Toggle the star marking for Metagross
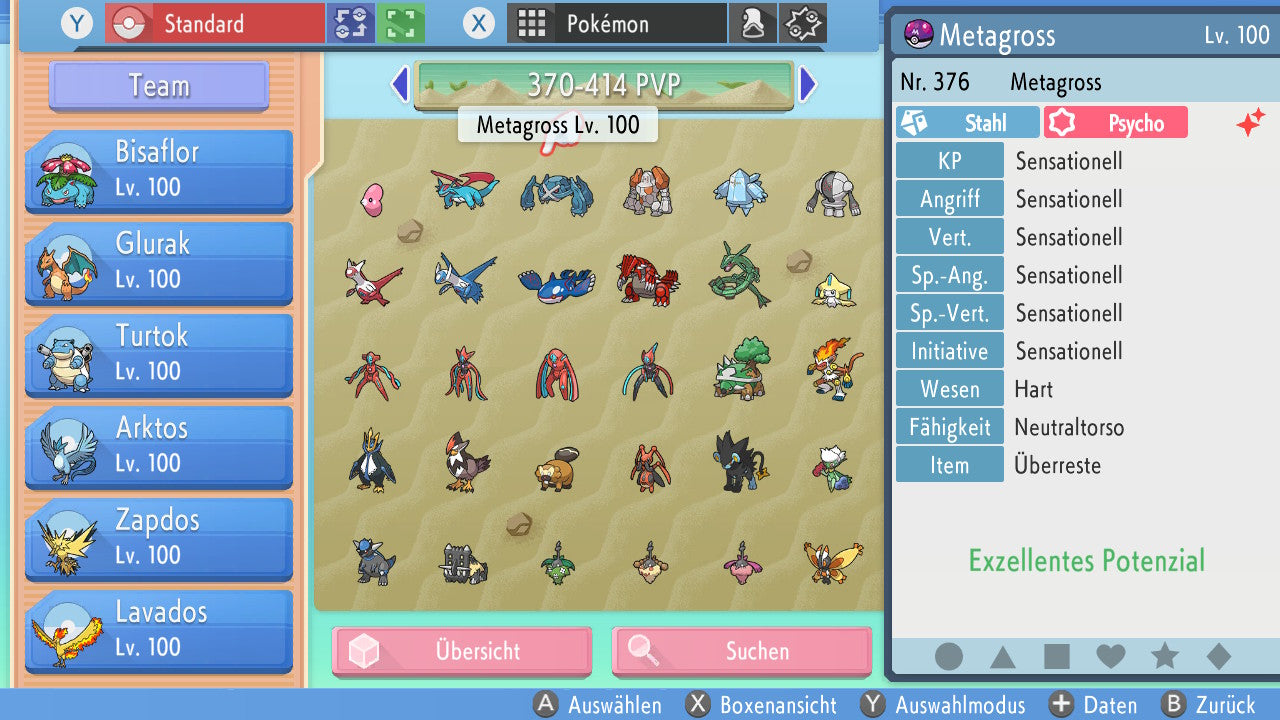 pyautogui.click(x=1163, y=656)
